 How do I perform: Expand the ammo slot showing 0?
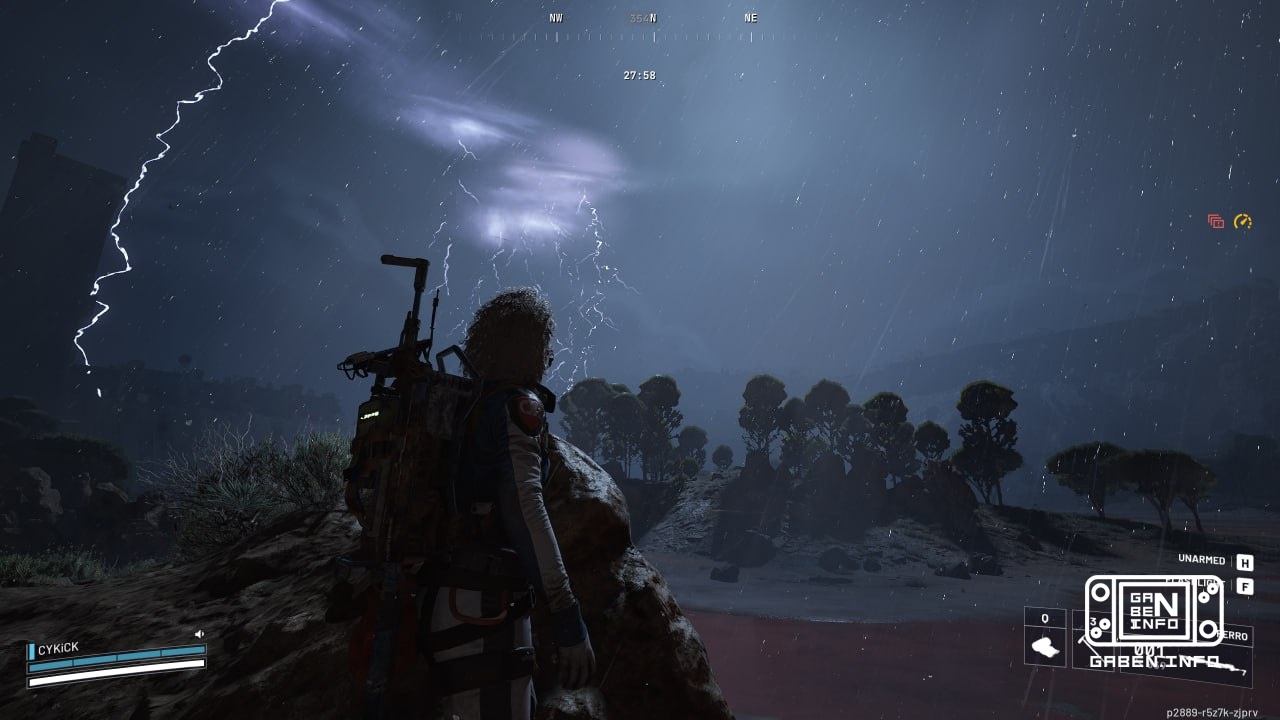[1044, 619]
